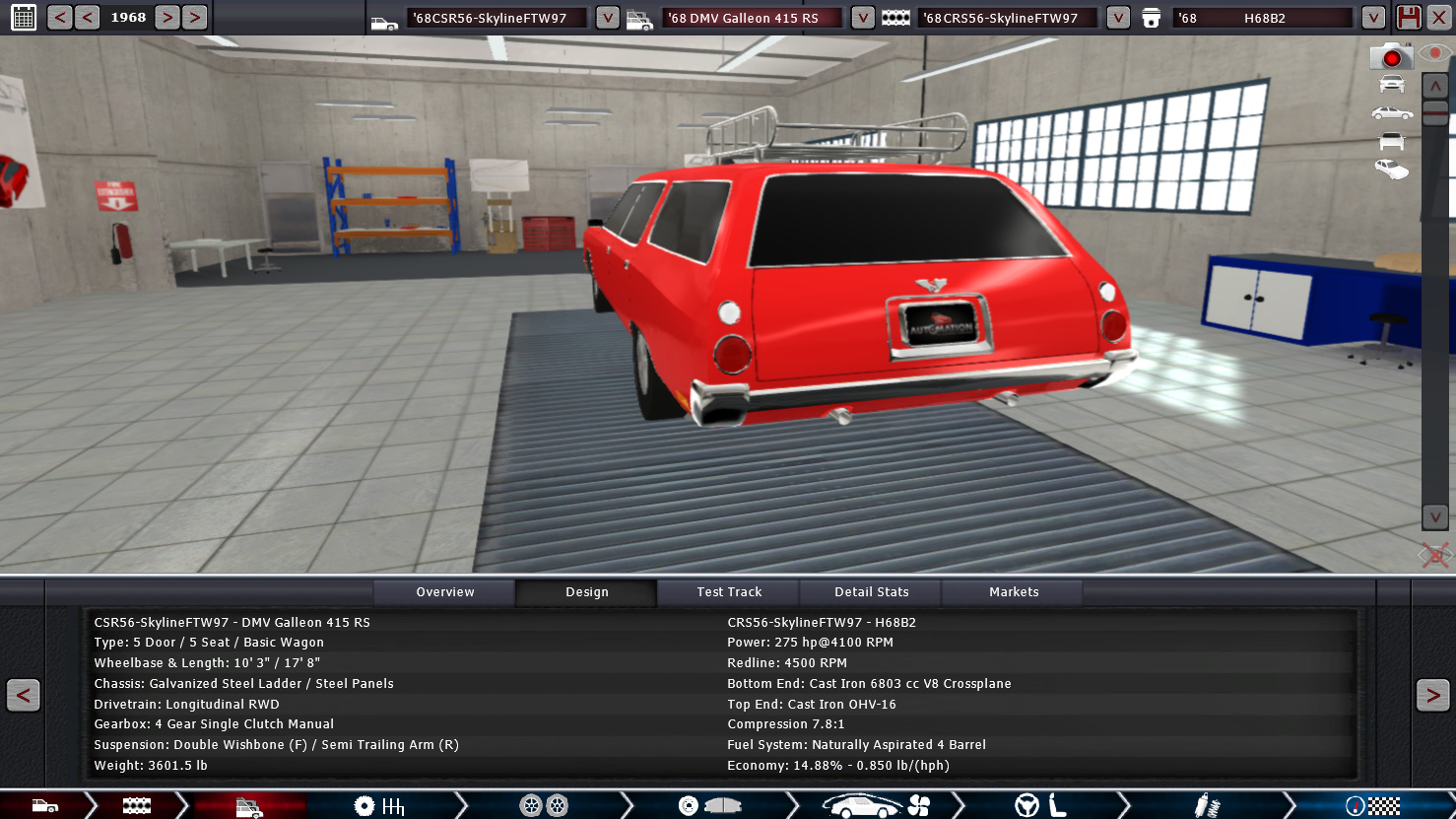Save the design with the red floppy disk
Screen dimensions: 1456x819
pos(1409,18)
